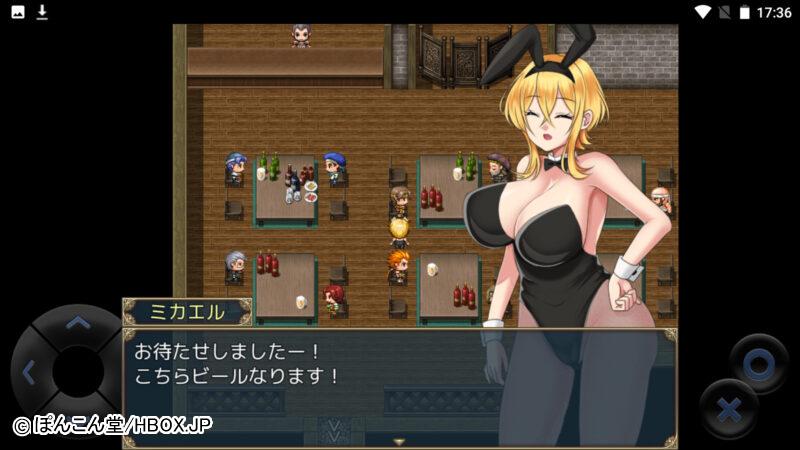The image size is (800, 450).
Task: Tap the left arrow on the virtual D-pad
Action: (28, 374)
